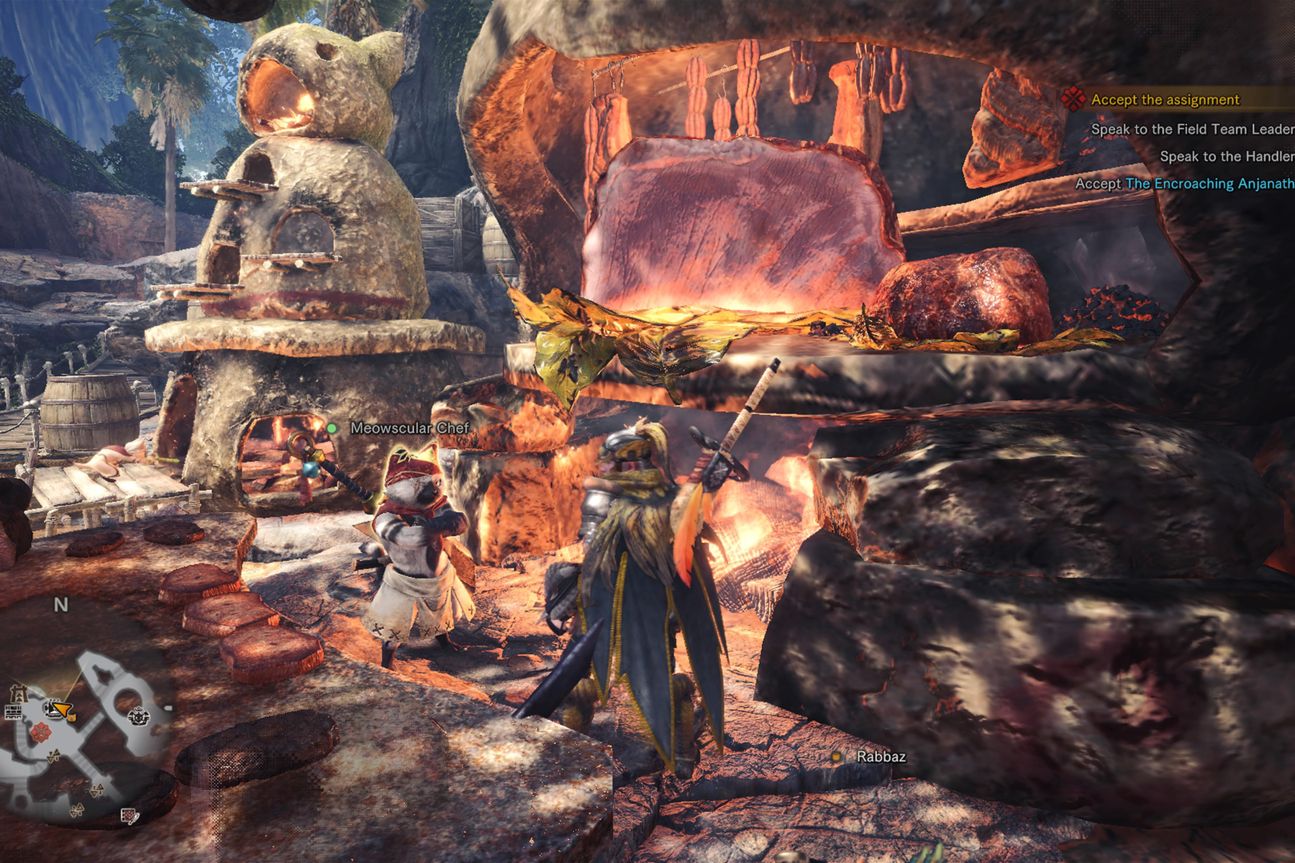Select the camp gate icon on the minimap
Viewport: 1295px width, 863px height.
17,694
